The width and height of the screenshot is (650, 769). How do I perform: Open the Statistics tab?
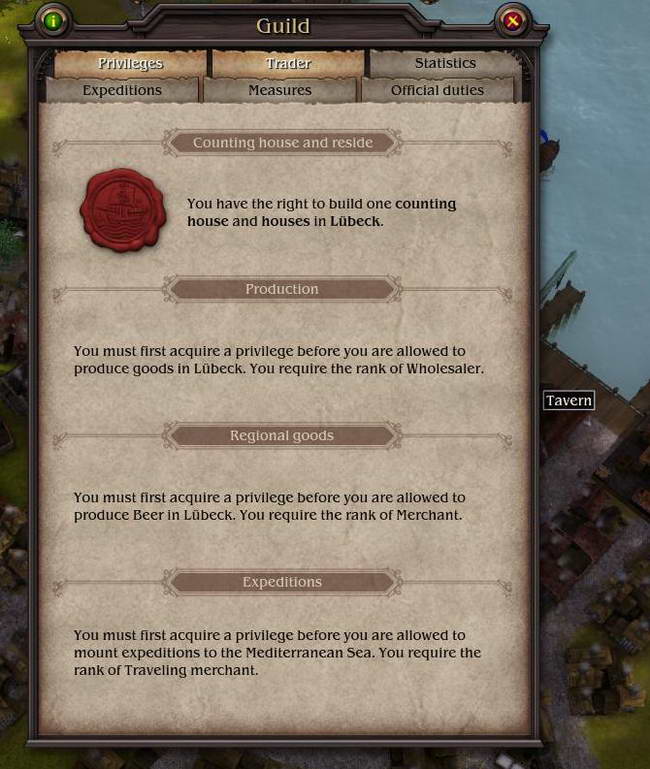pos(445,63)
